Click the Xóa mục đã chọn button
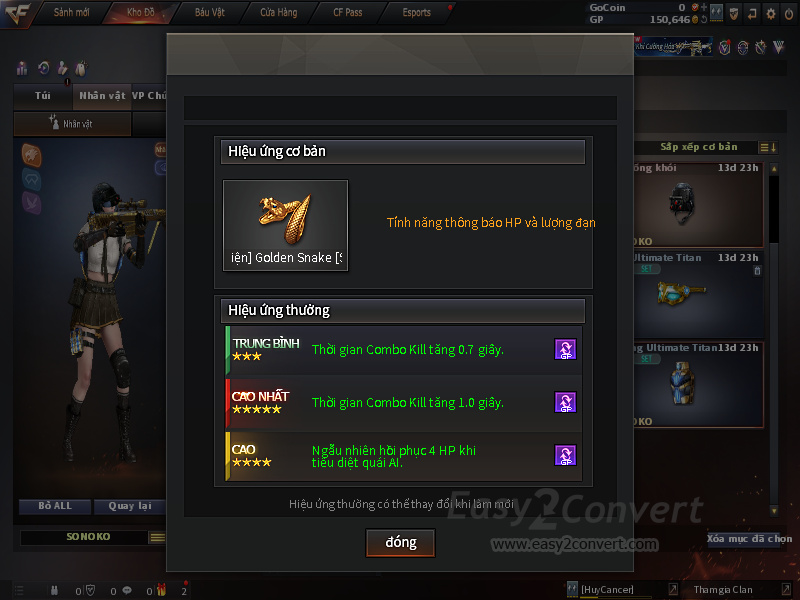Viewport: 800px width, 600px height. 749,538
